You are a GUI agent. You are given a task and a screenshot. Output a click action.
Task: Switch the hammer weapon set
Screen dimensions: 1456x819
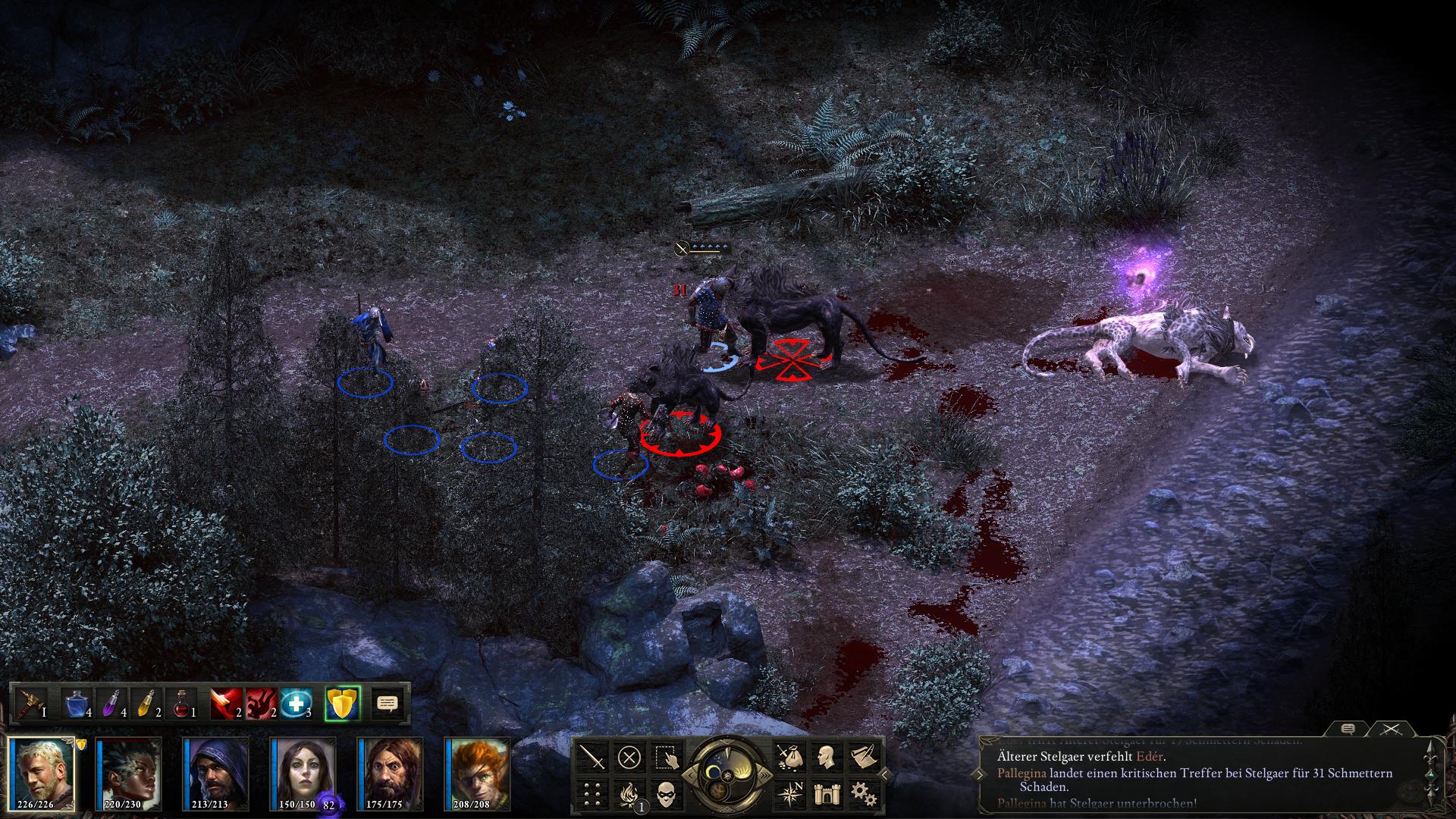[31, 704]
